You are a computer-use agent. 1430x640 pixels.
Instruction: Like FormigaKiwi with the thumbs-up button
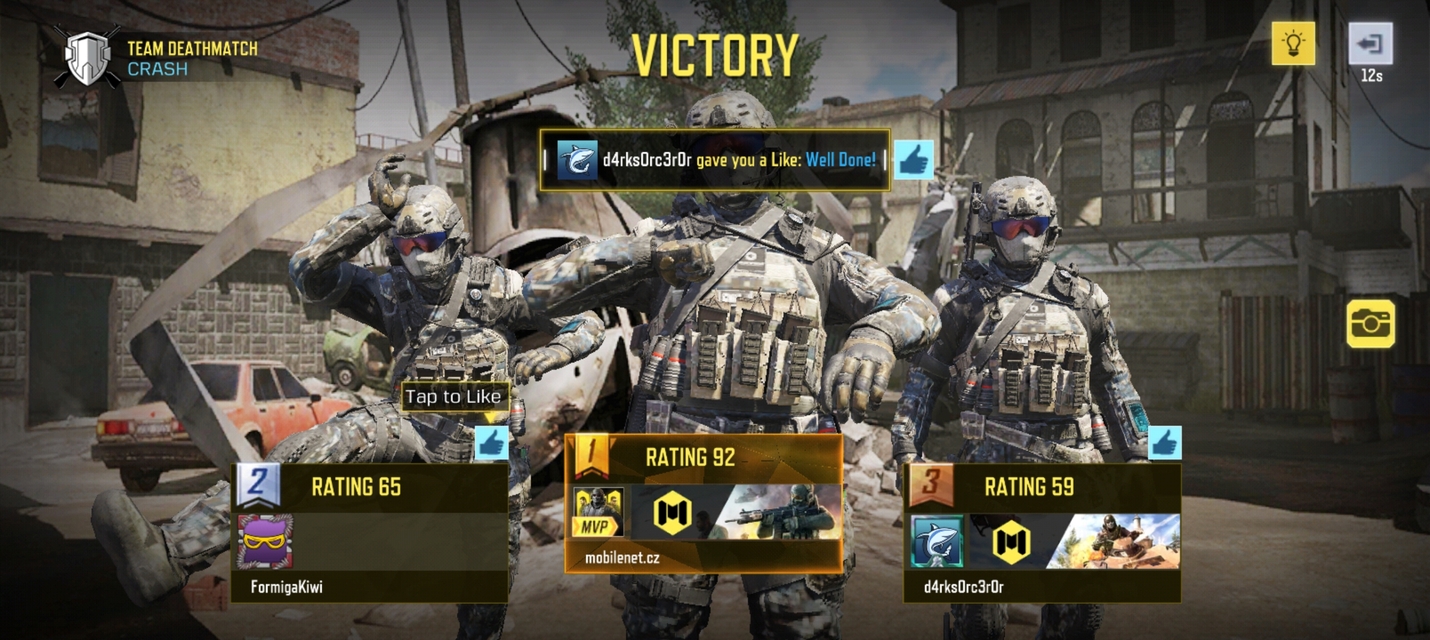click(491, 443)
